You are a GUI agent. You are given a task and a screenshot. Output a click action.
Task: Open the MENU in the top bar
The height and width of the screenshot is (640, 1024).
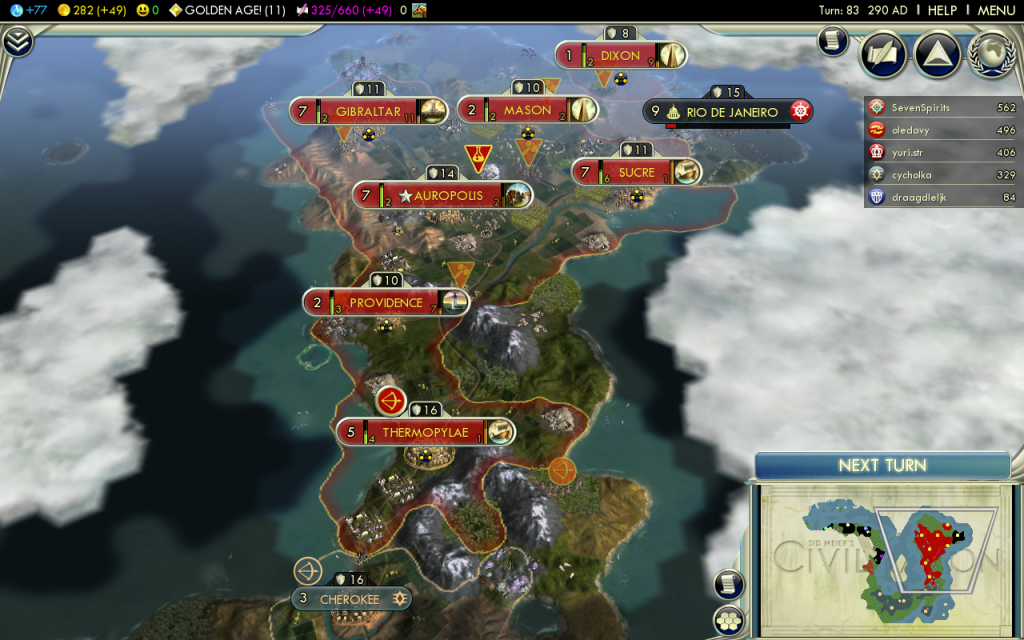(x=996, y=10)
